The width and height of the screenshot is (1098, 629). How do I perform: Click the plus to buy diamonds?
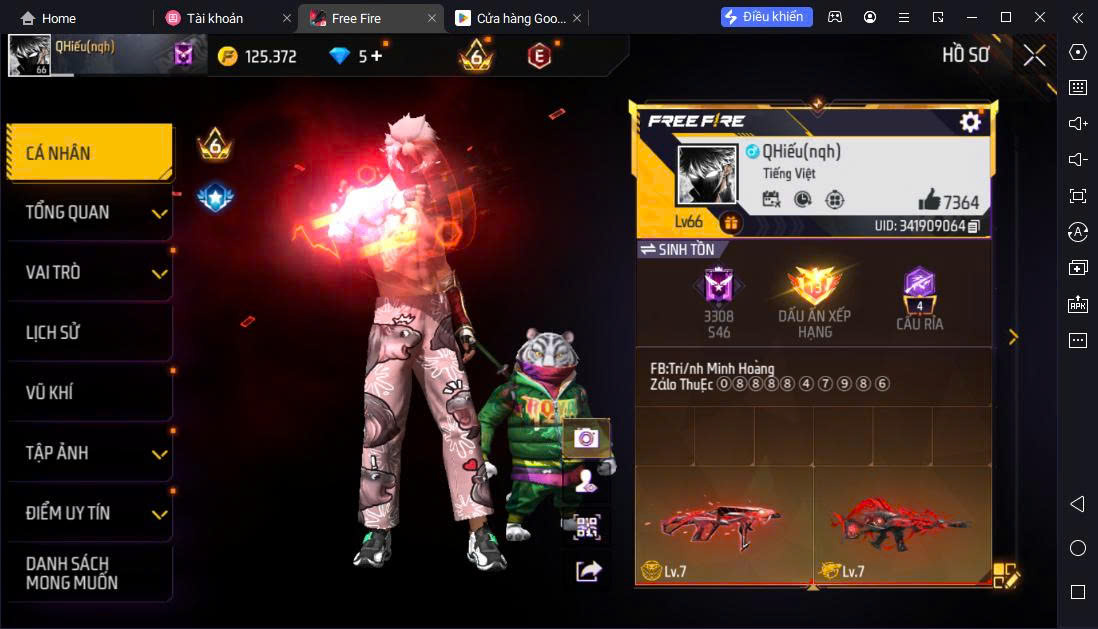pyautogui.click(x=376, y=56)
